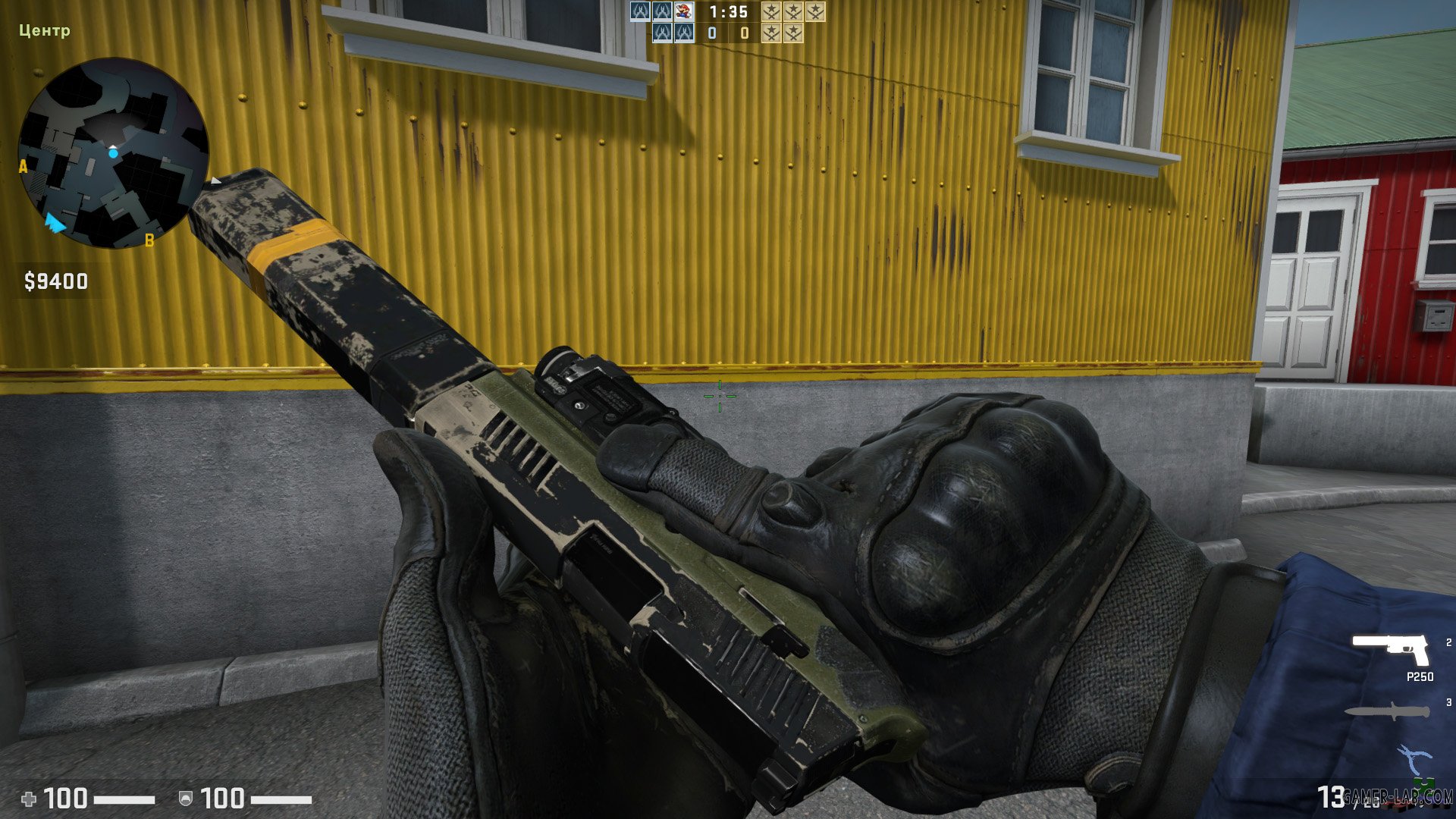Click the health cross icon near the HP bar

click(30, 798)
